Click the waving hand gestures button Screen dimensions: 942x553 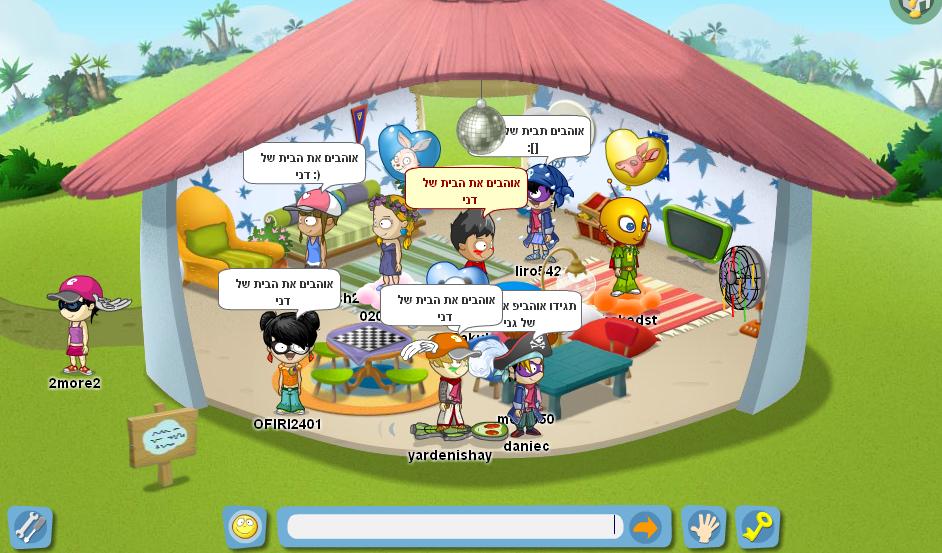[x=704, y=527]
